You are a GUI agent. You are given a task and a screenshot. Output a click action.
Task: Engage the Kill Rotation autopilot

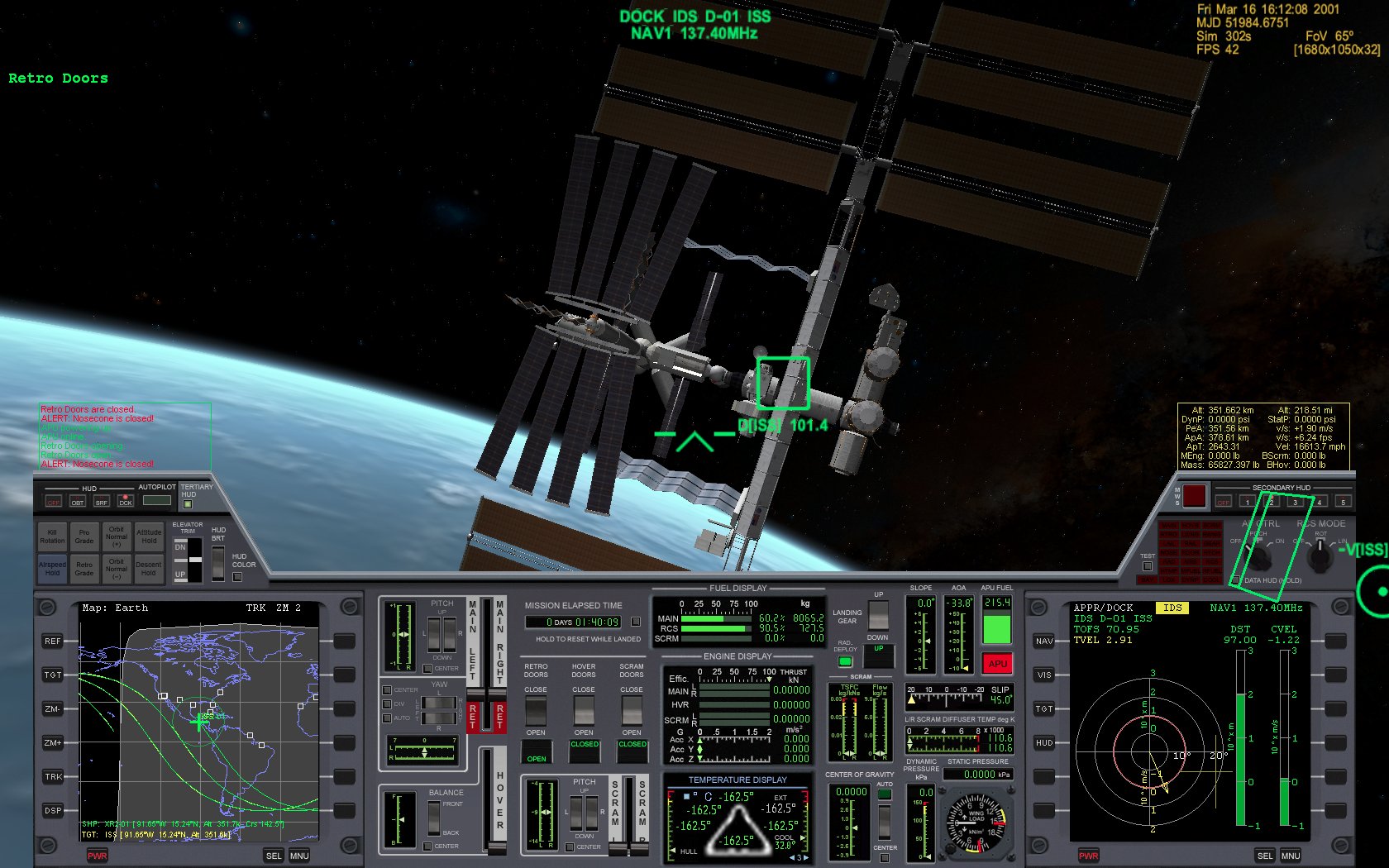pos(52,537)
